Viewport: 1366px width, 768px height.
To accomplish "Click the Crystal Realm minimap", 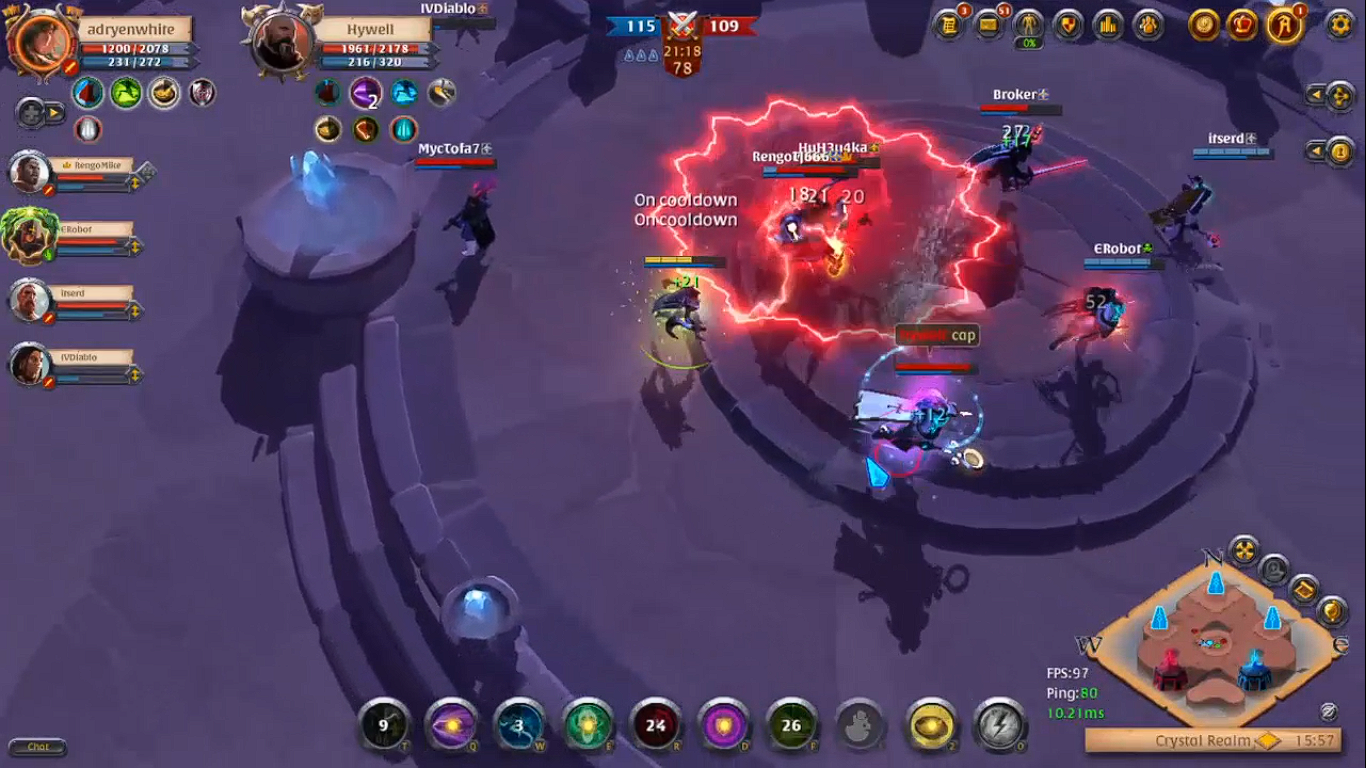I will [1213, 640].
